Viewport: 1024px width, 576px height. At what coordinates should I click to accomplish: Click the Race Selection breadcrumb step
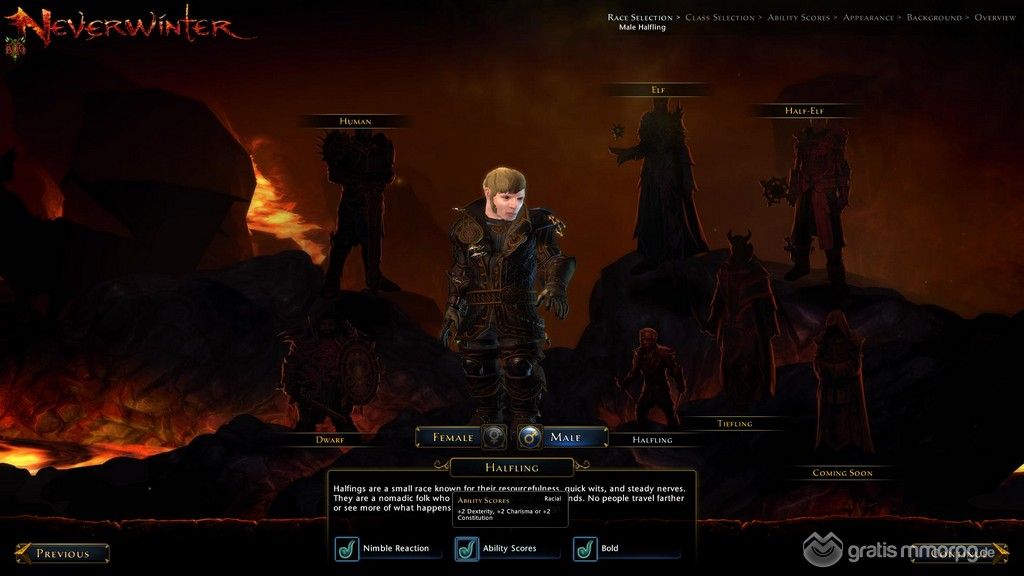(x=640, y=18)
